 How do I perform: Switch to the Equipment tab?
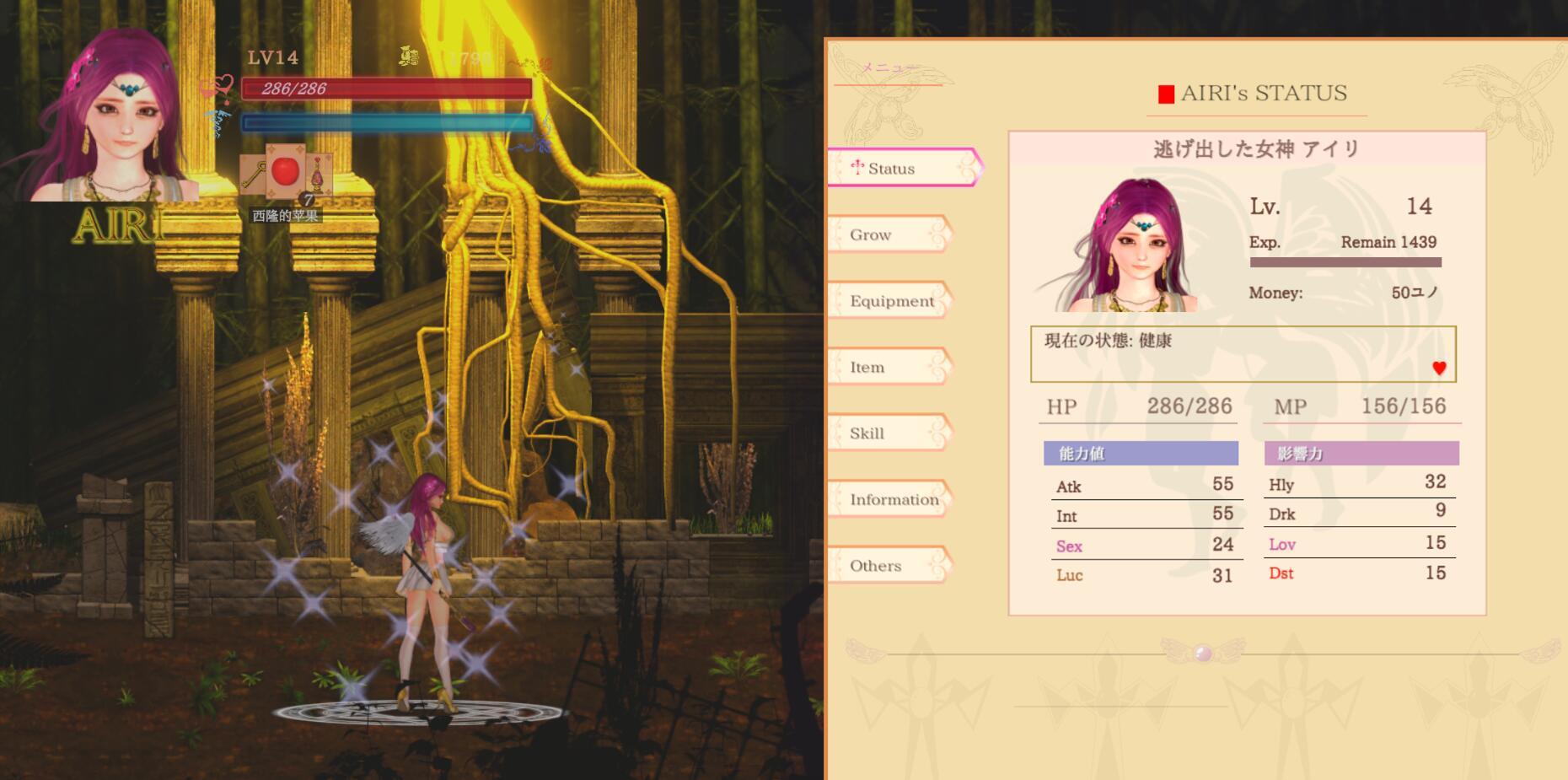(x=892, y=301)
